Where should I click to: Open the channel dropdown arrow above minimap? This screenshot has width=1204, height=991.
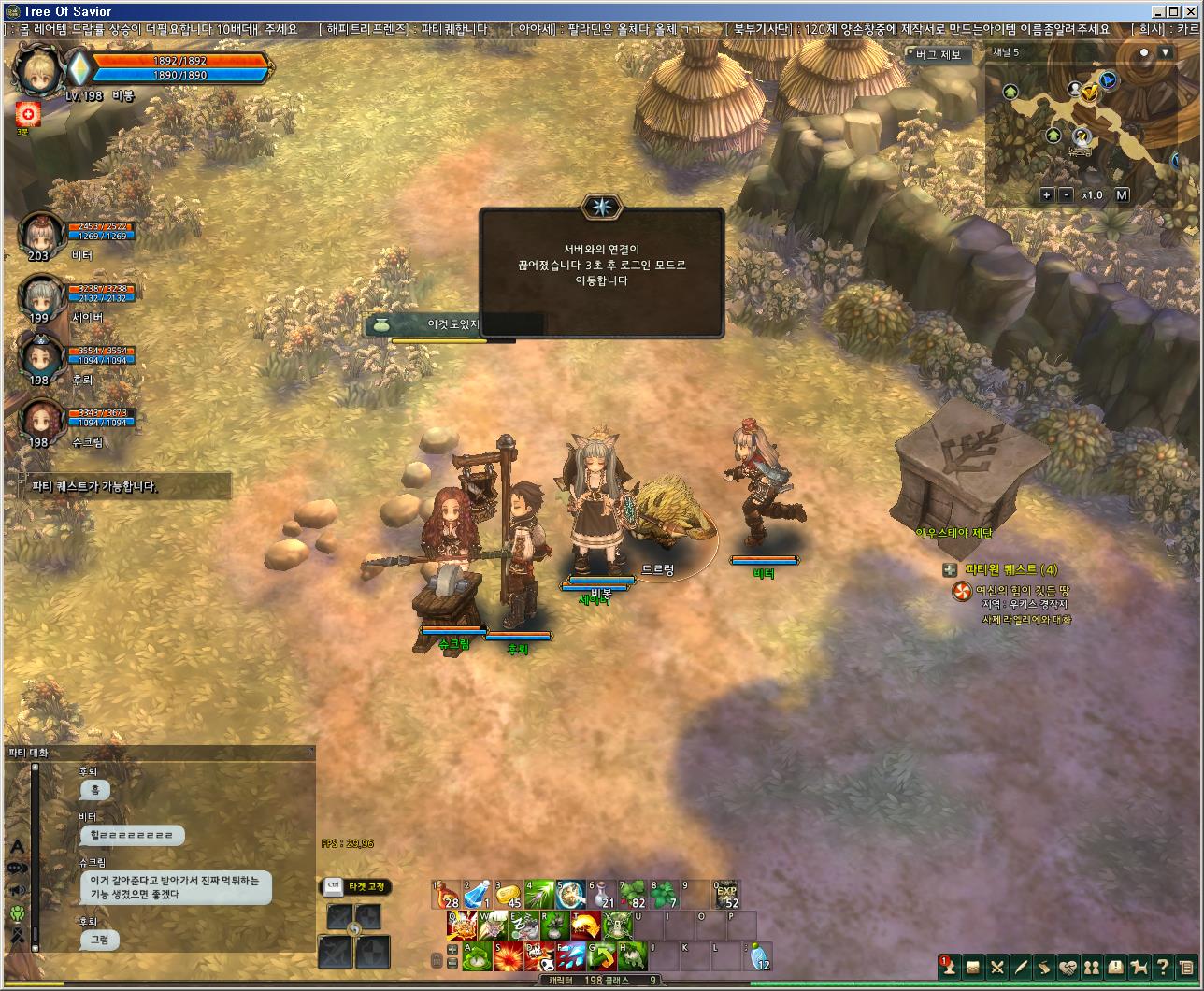1165,53
